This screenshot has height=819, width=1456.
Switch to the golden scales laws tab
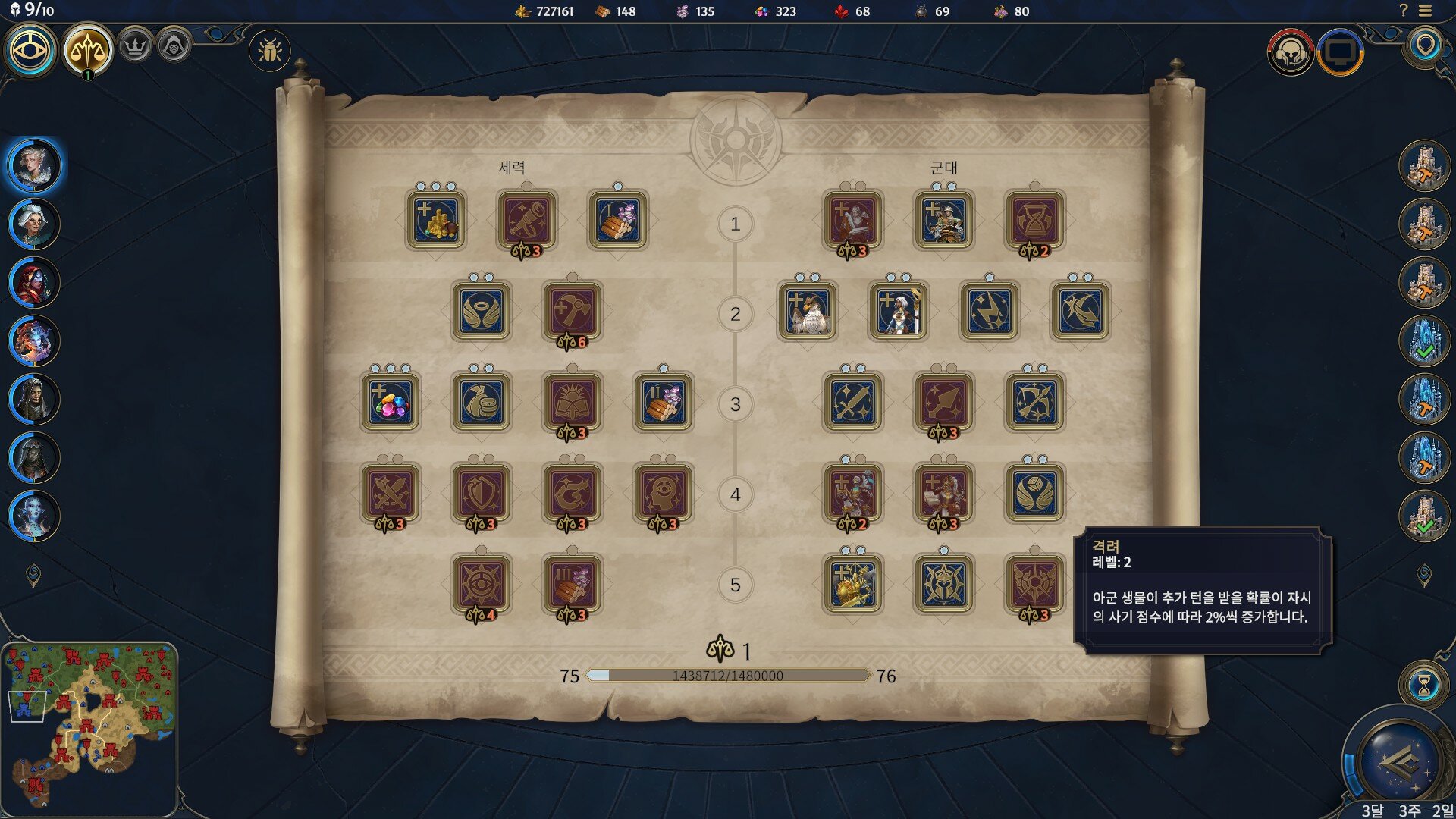[87, 50]
